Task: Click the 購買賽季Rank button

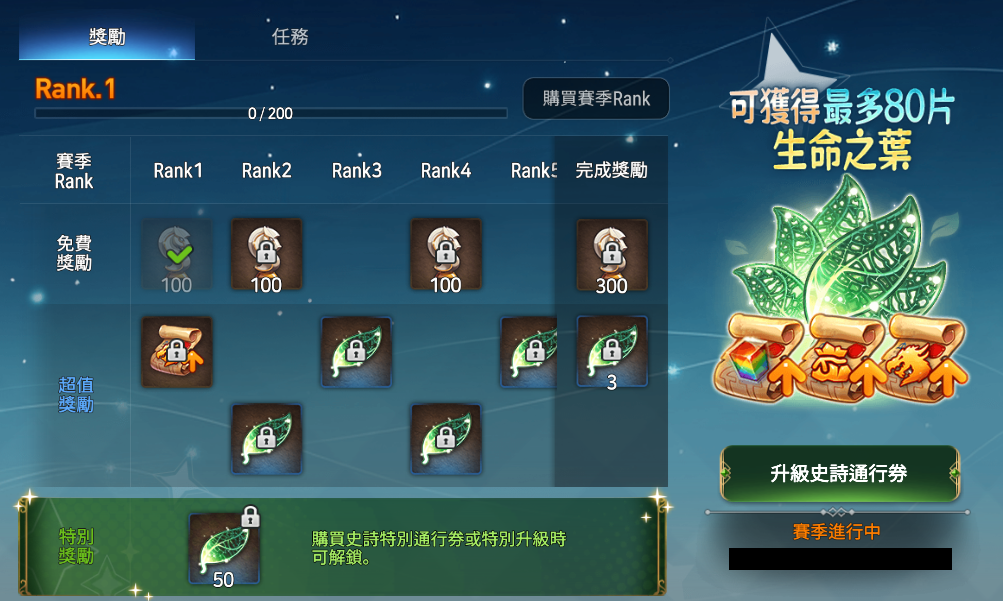Action: click(596, 99)
